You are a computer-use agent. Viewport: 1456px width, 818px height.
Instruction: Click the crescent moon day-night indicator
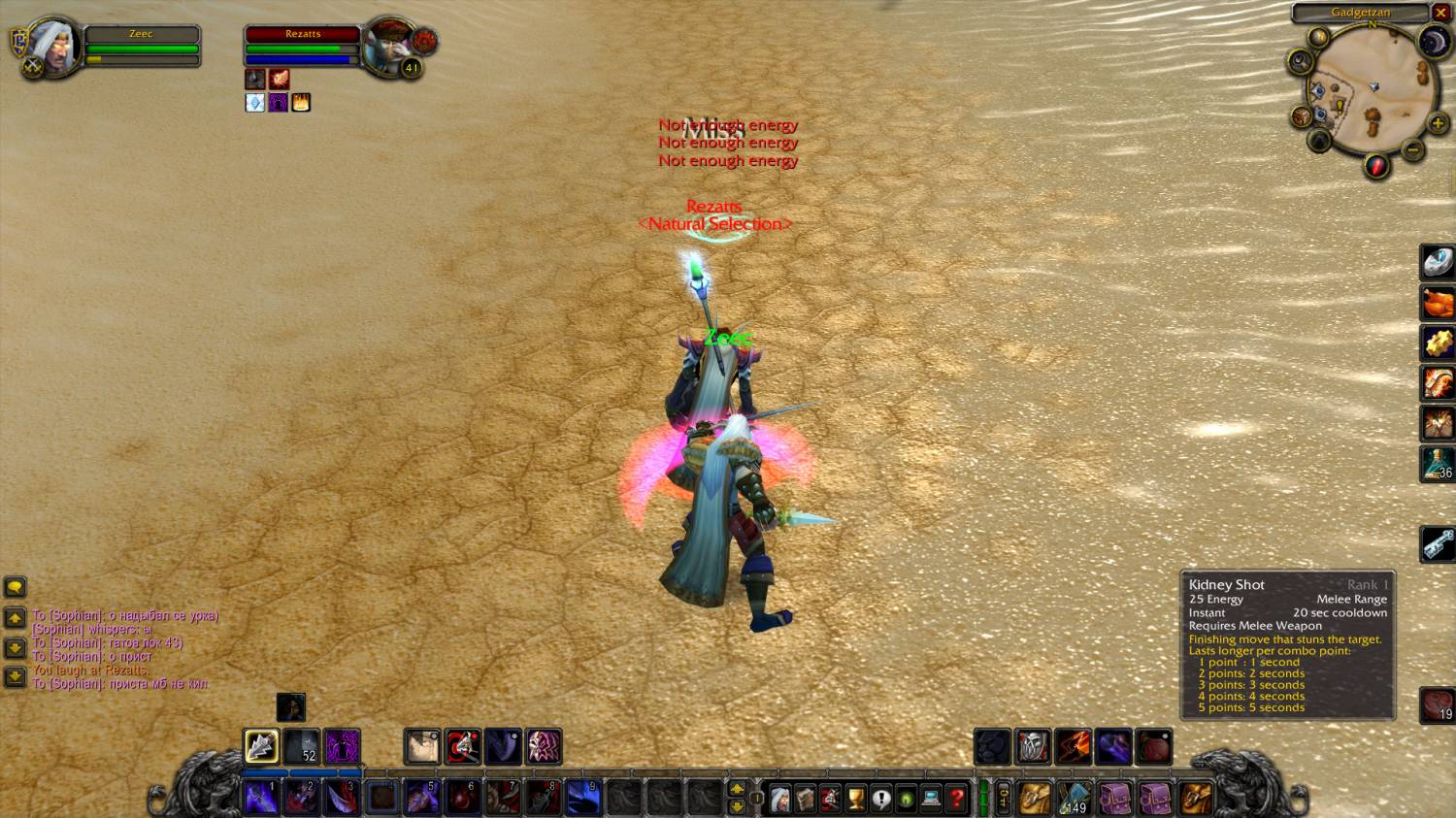(x=1434, y=41)
